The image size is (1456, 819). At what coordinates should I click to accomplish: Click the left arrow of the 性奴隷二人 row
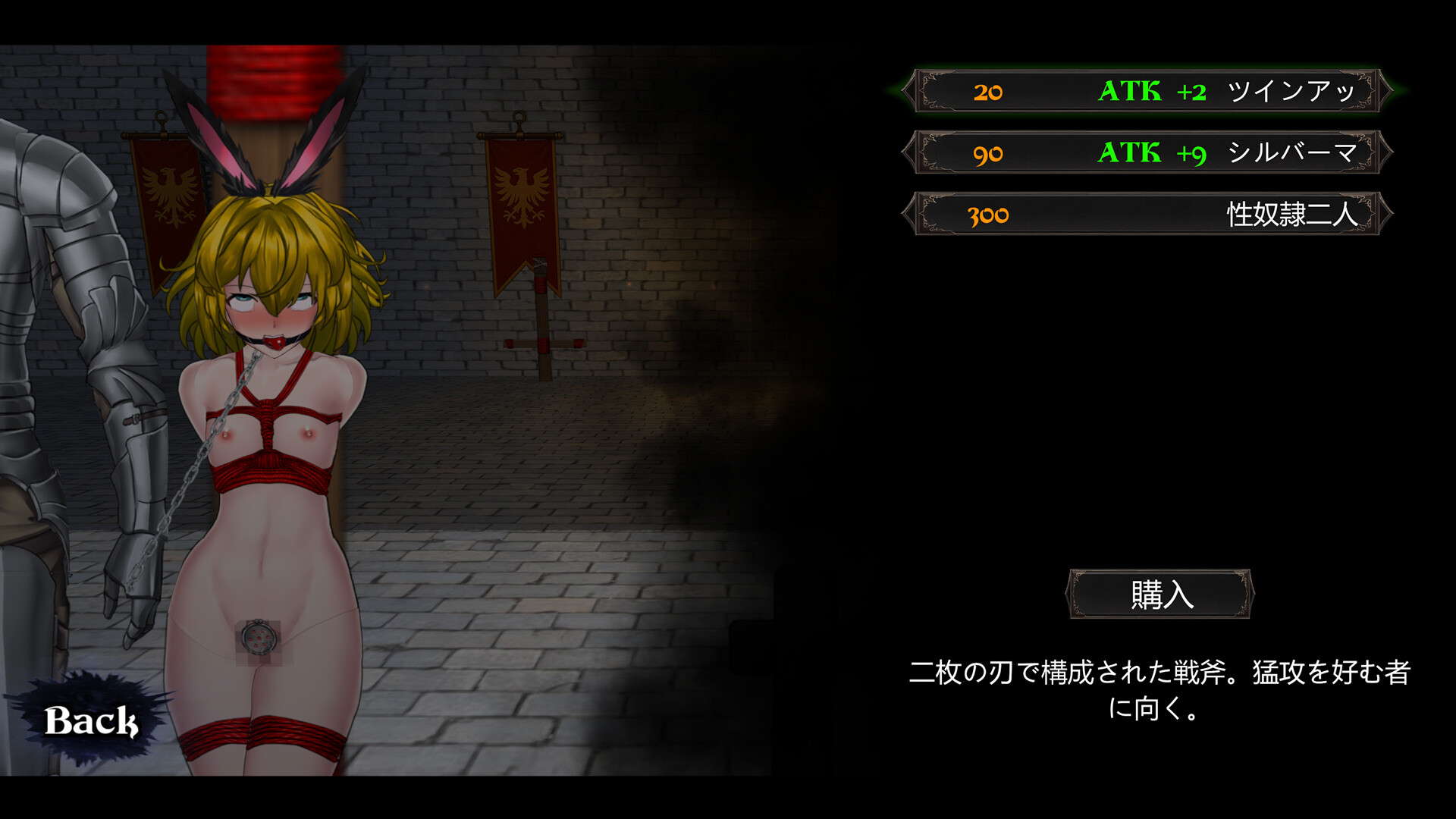[x=909, y=215]
